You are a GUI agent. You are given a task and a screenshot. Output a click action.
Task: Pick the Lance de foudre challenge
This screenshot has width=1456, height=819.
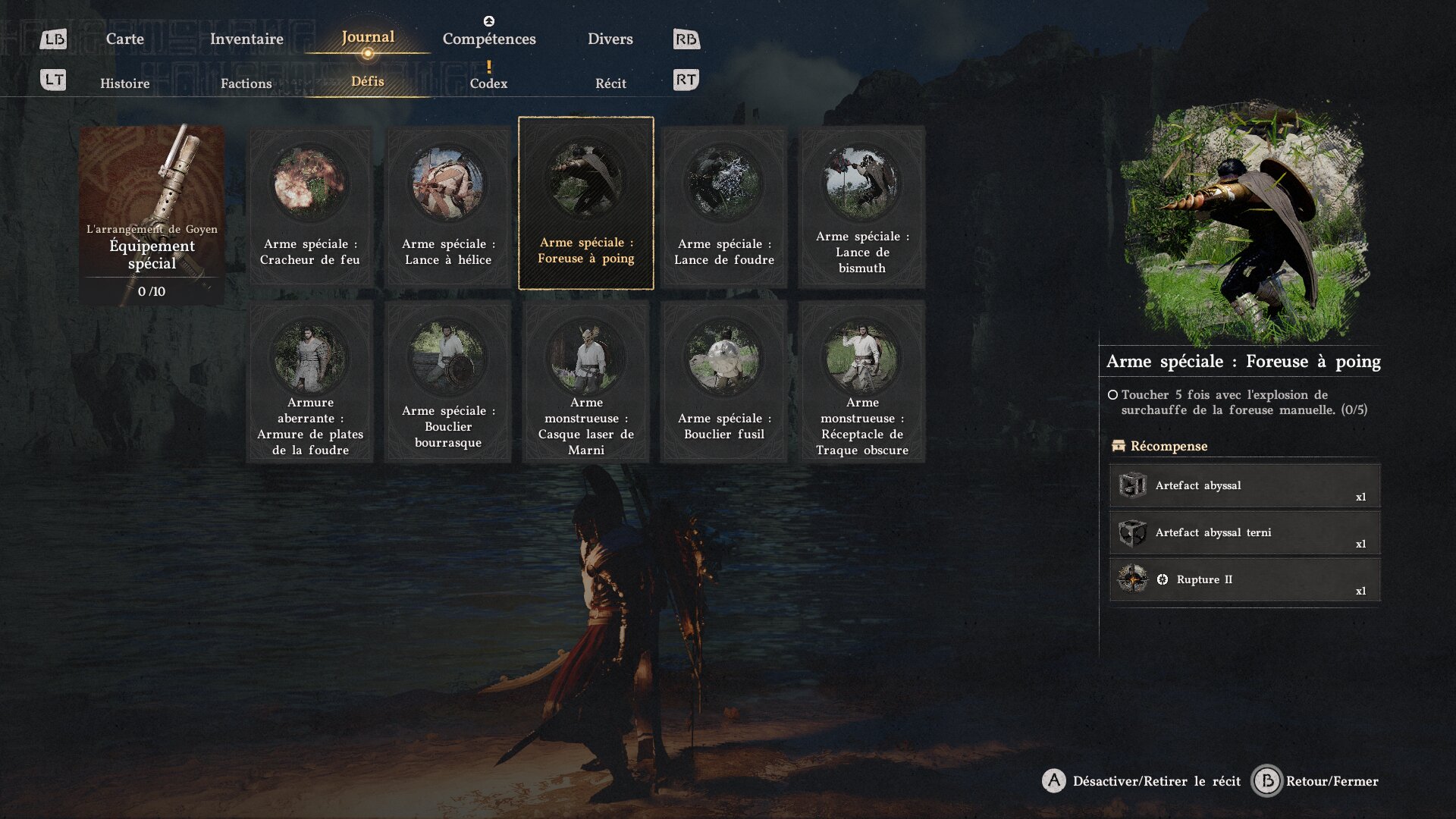pyautogui.click(x=724, y=206)
